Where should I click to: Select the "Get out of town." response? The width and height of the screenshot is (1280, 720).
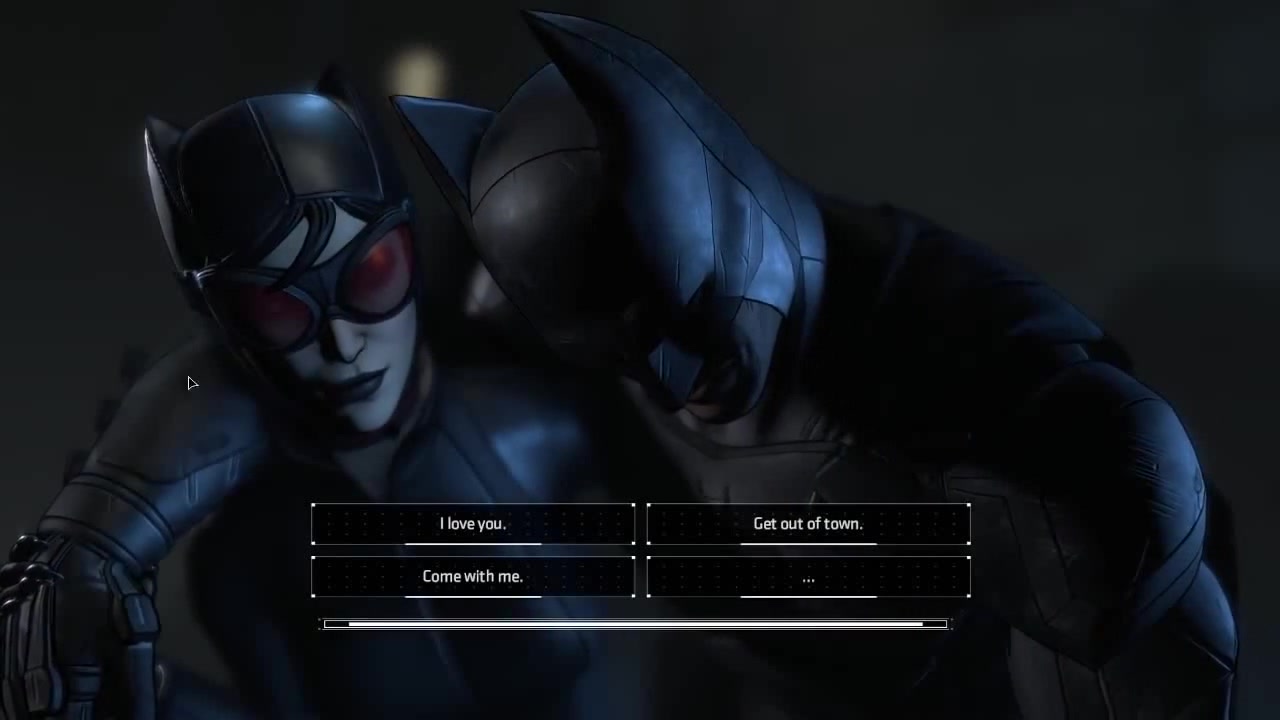[x=808, y=524]
